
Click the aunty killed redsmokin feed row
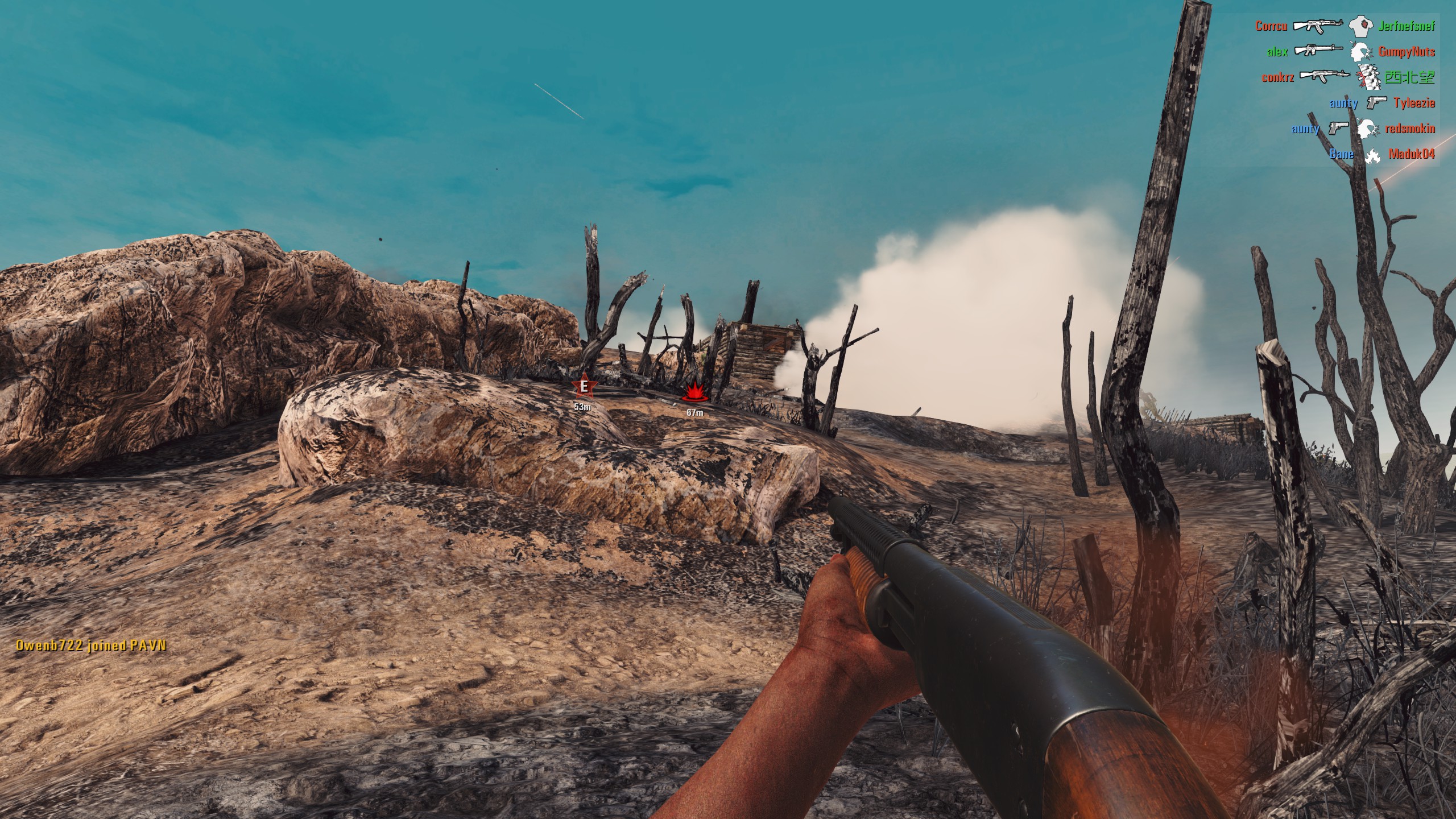click(1363, 129)
